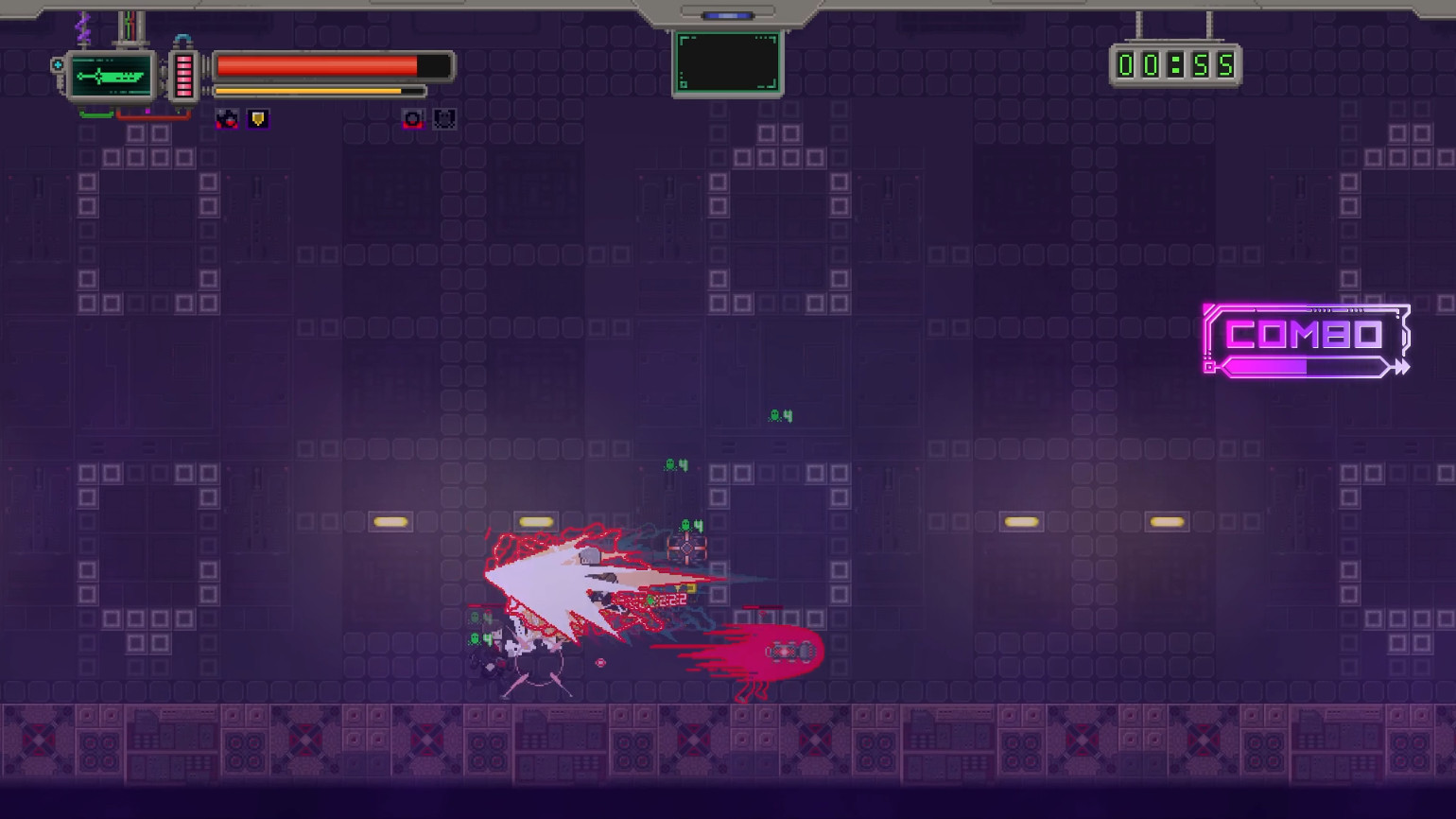Toggle the rightmost yellow wall lamp
This screenshot has width=1456, height=819.
pyautogui.click(x=1166, y=519)
